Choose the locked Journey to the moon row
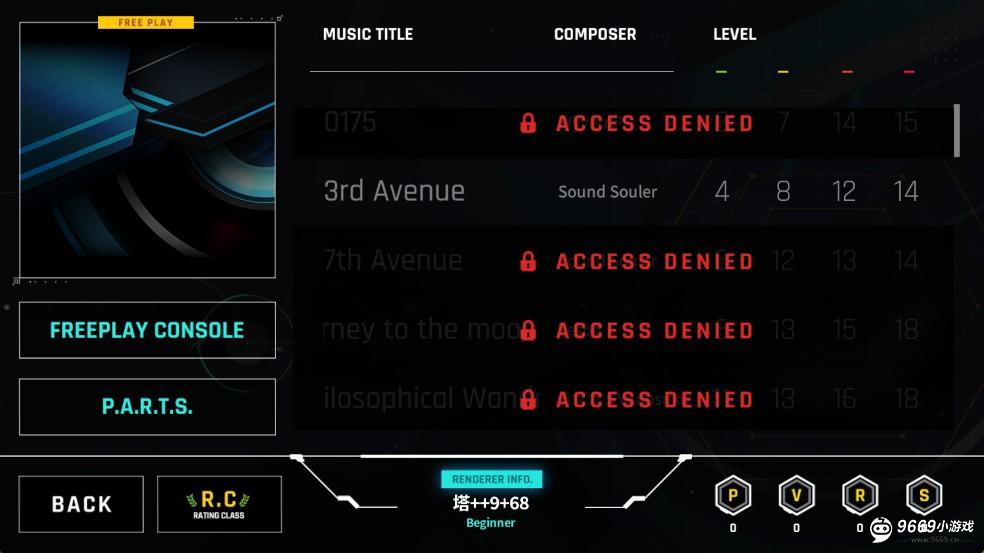 [x=620, y=330]
